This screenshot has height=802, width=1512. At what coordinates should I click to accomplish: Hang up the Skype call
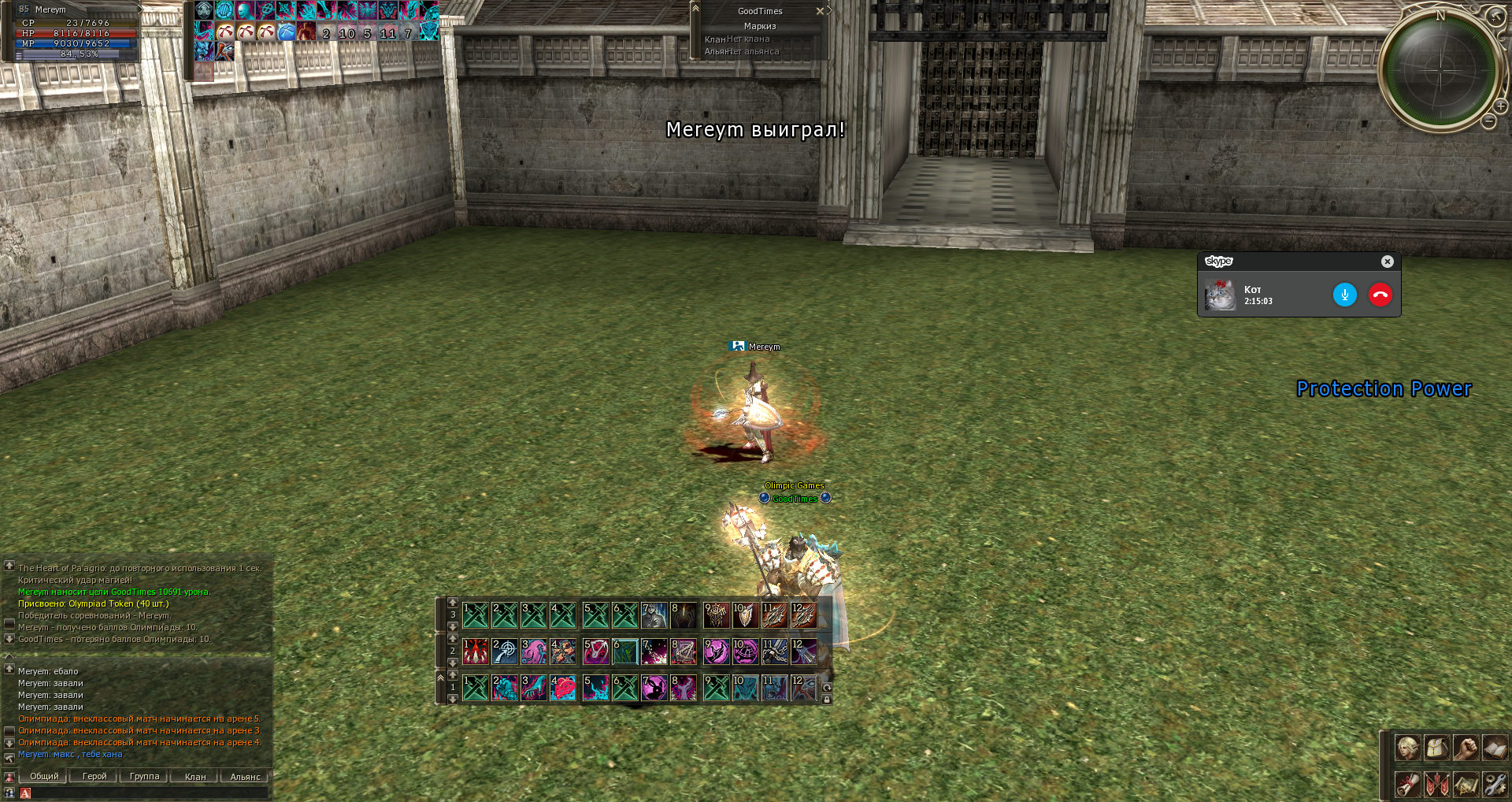click(x=1380, y=295)
